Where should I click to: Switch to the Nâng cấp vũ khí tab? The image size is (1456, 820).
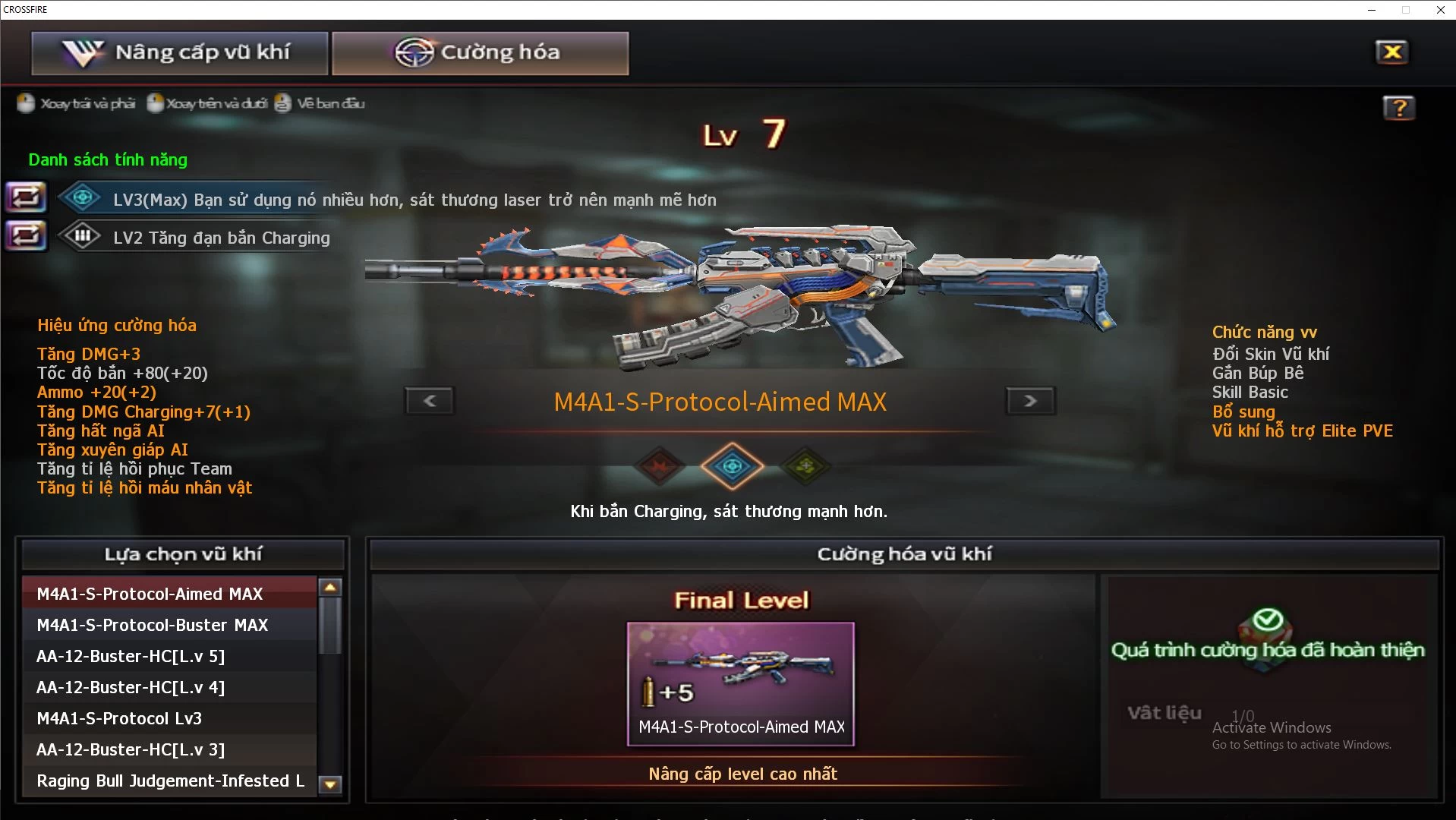click(179, 53)
